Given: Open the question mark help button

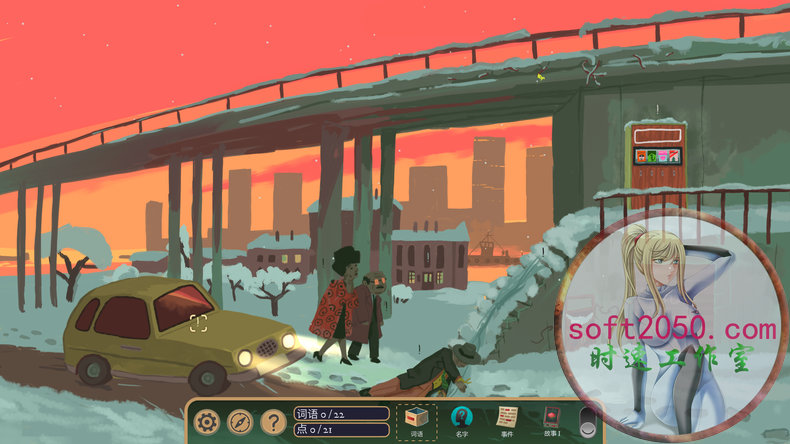Looking at the screenshot, I should pos(272,422).
